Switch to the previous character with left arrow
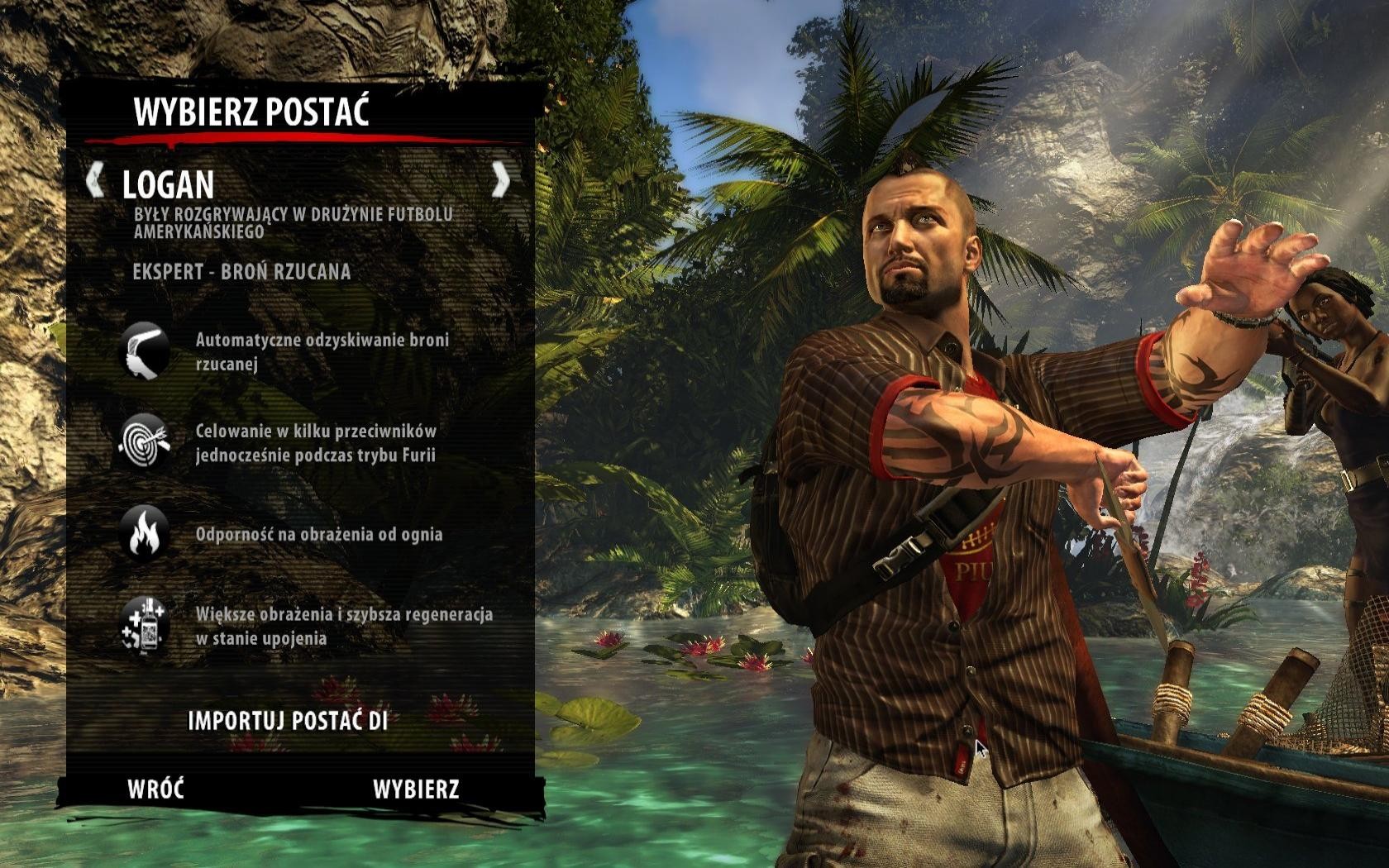The image size is (1389, 868). coord(96,180)
